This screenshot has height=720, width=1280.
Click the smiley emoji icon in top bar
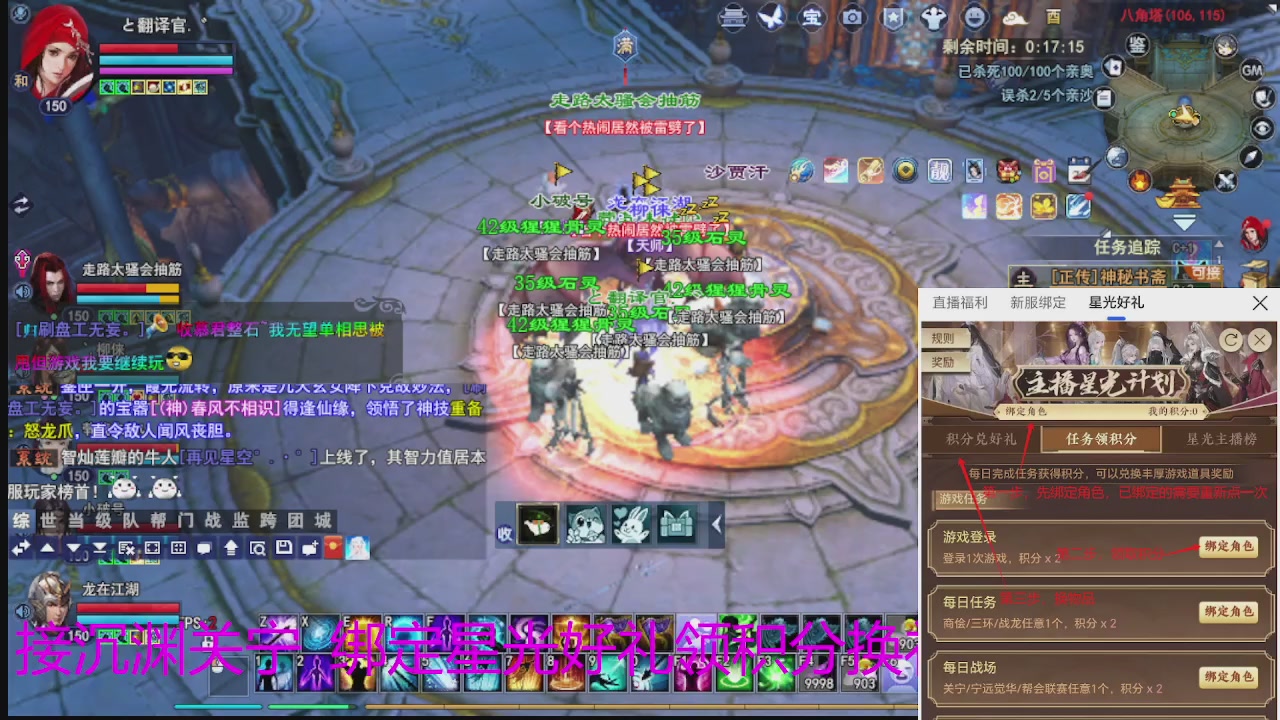pyautogui.click(x=976, y=17)
